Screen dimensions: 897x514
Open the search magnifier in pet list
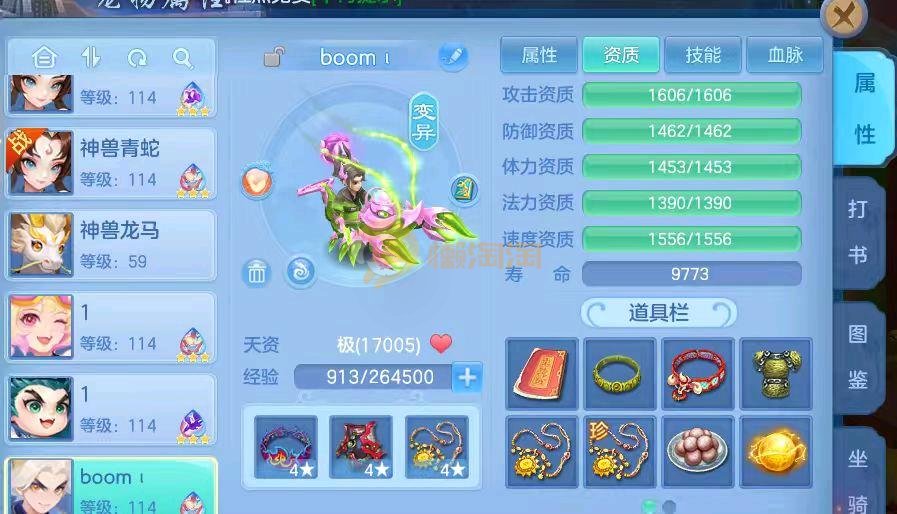coord(182,57)
